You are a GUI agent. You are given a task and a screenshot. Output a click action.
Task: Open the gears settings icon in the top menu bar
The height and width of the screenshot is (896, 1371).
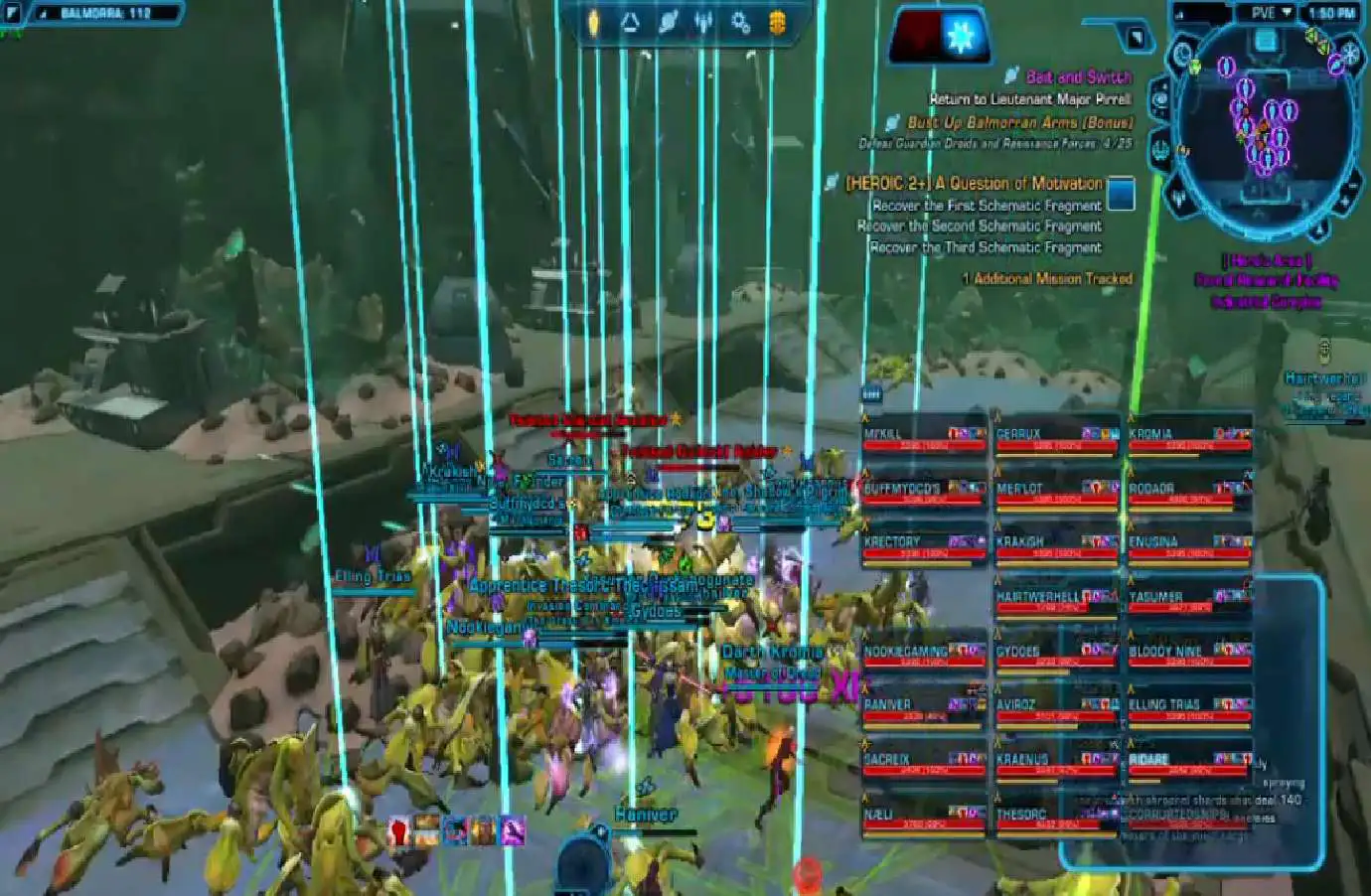point(740,23)
